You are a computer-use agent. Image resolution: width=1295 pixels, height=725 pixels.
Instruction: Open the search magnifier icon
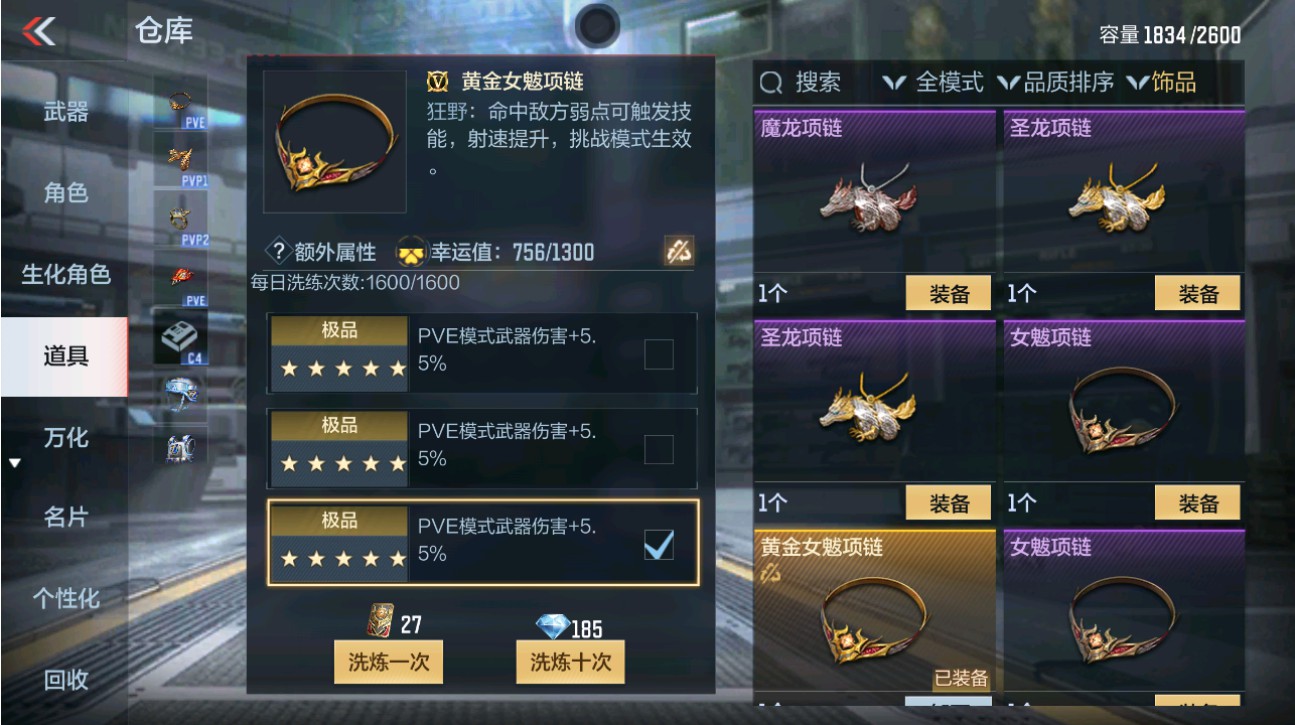(770, 83)
